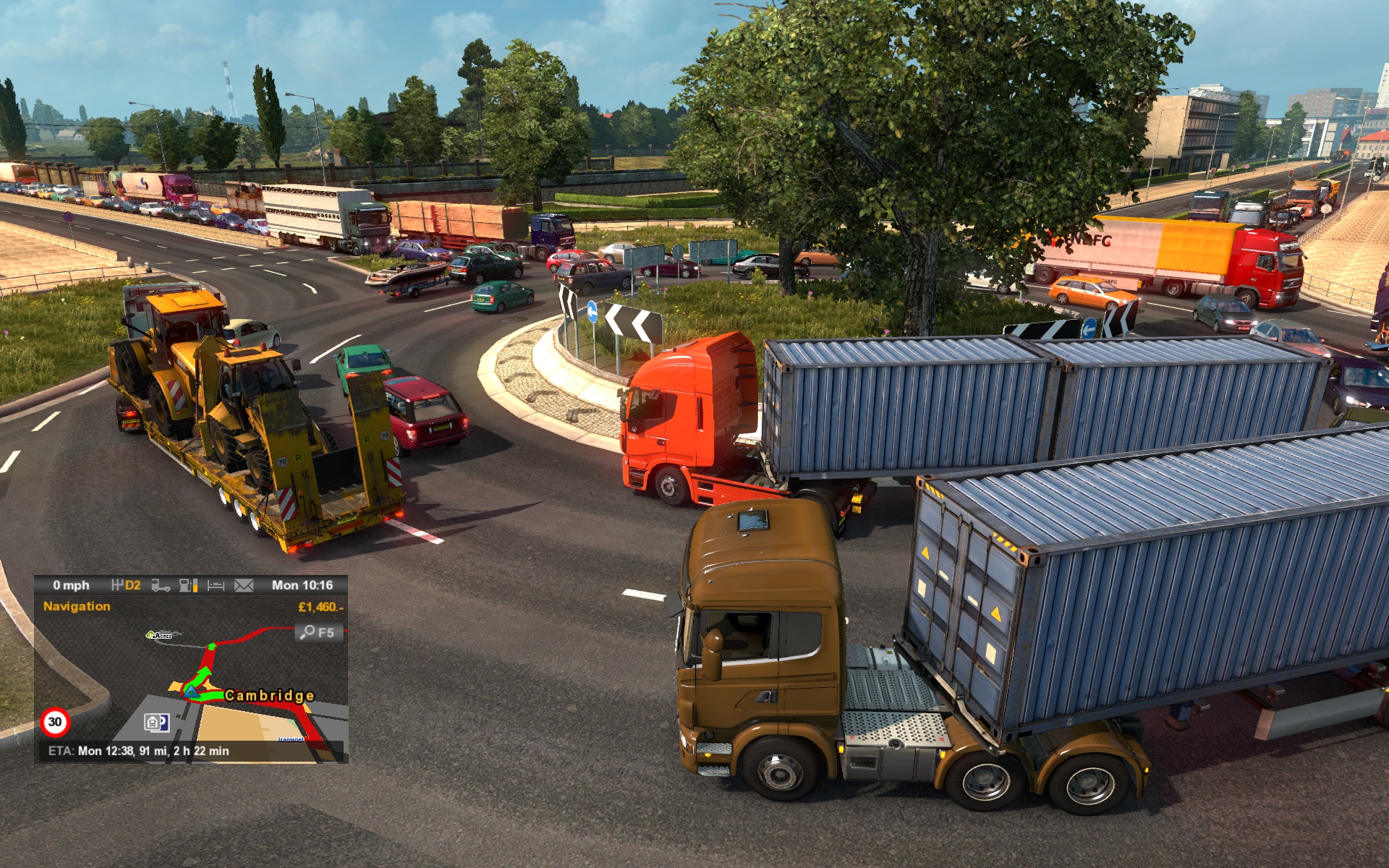This screenshot has width=1389, height=868.
Task: Select the Acres company marker on the minimap
Action: click(x=160, y=635)
